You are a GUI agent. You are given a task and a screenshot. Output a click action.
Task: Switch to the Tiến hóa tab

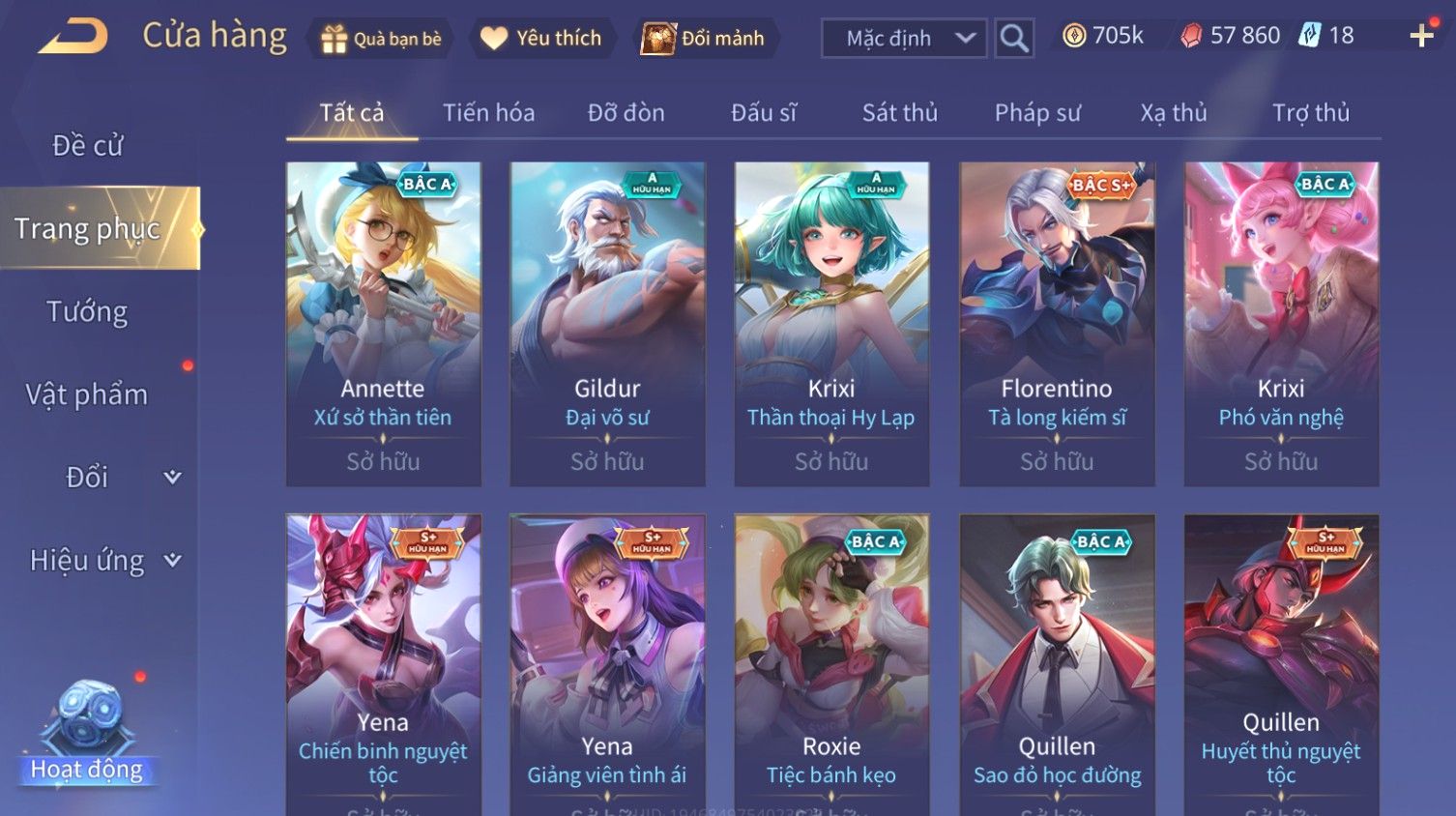(x=488, y=113)
